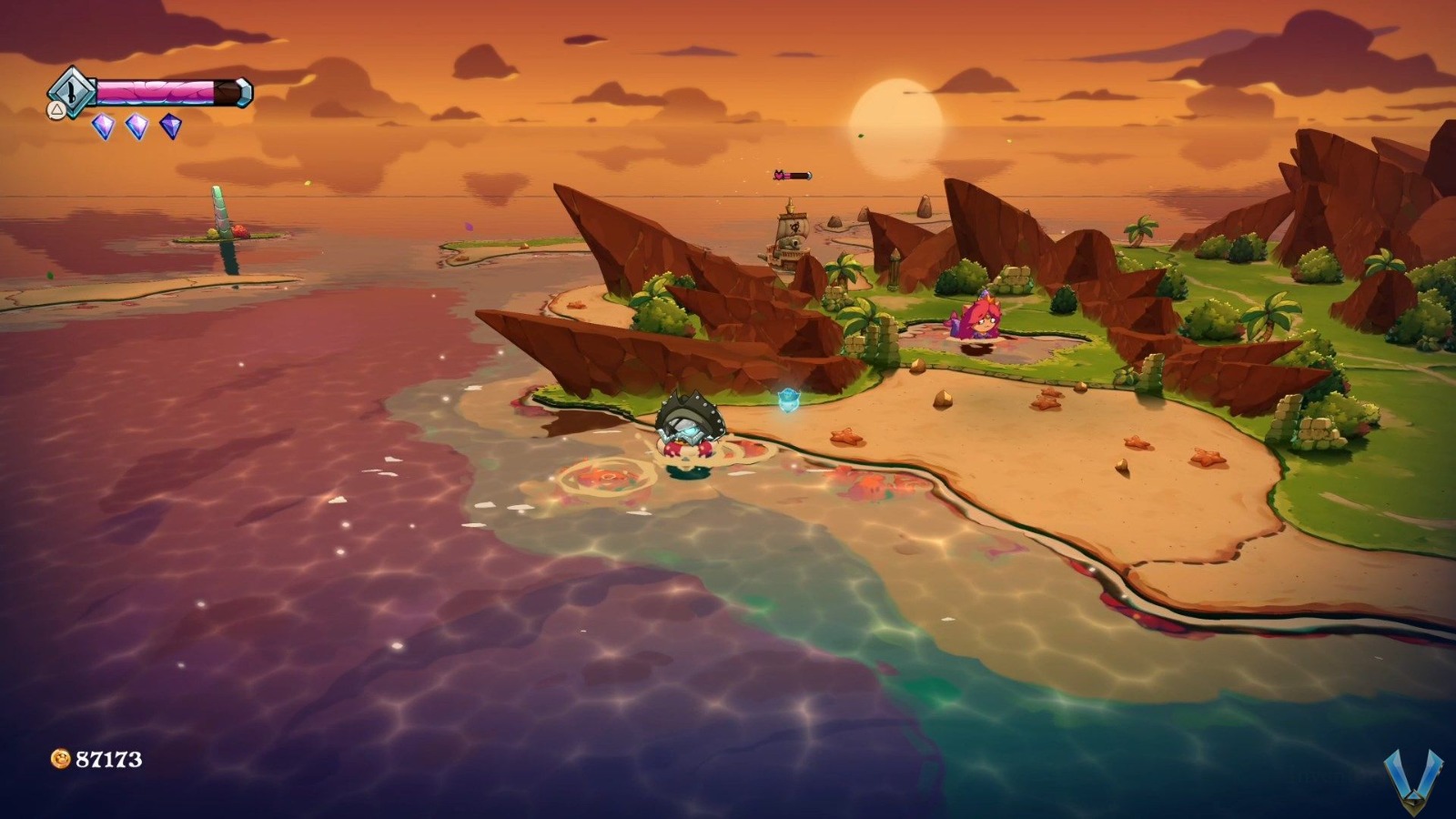Viewport: 1456px width, 819px height.
Task: Click the enemy health bar above the ship
Action: point(791,175)
